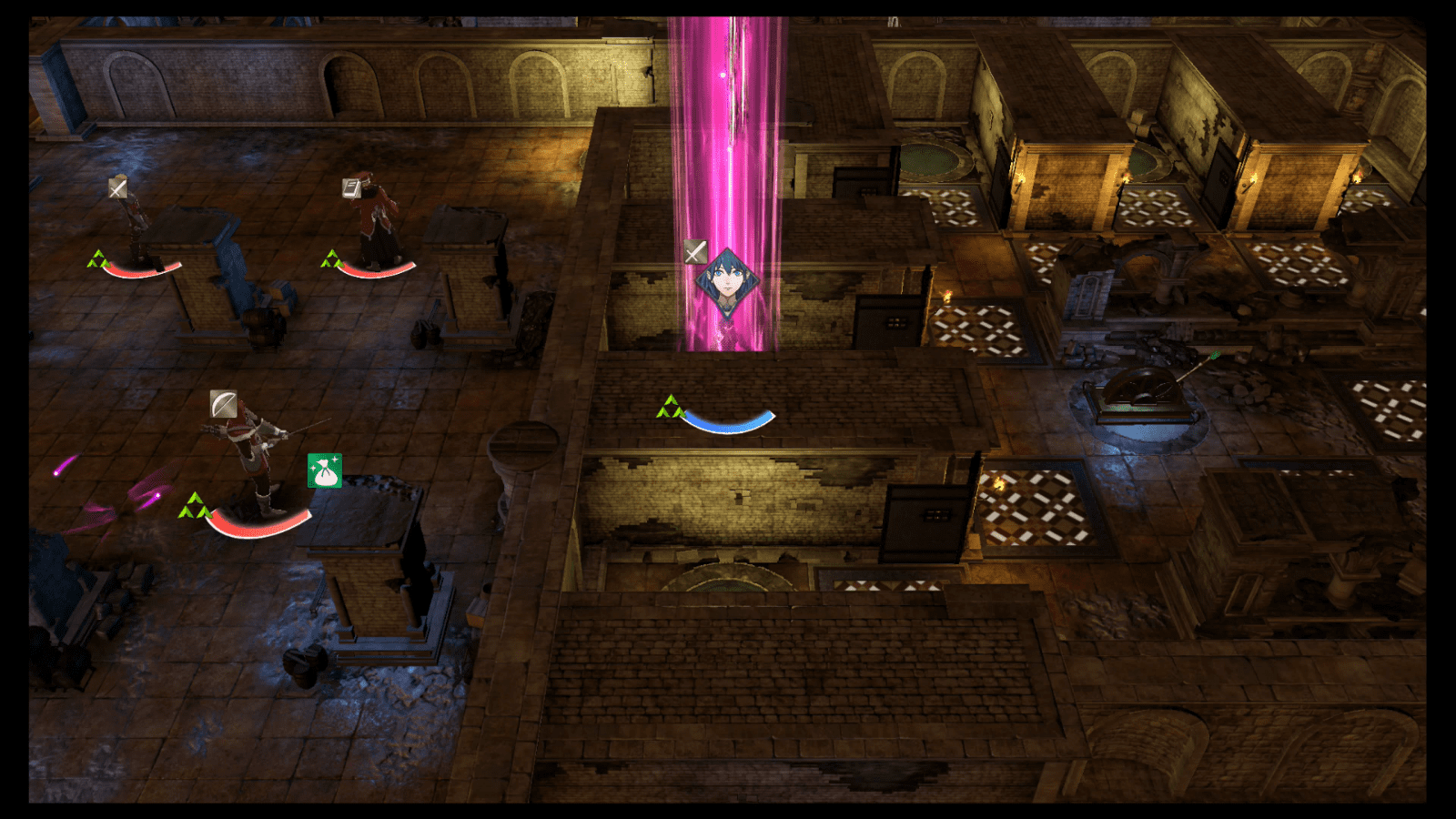Select Byleth's character portrait frame
The image size is (1456, 819).
728,282
